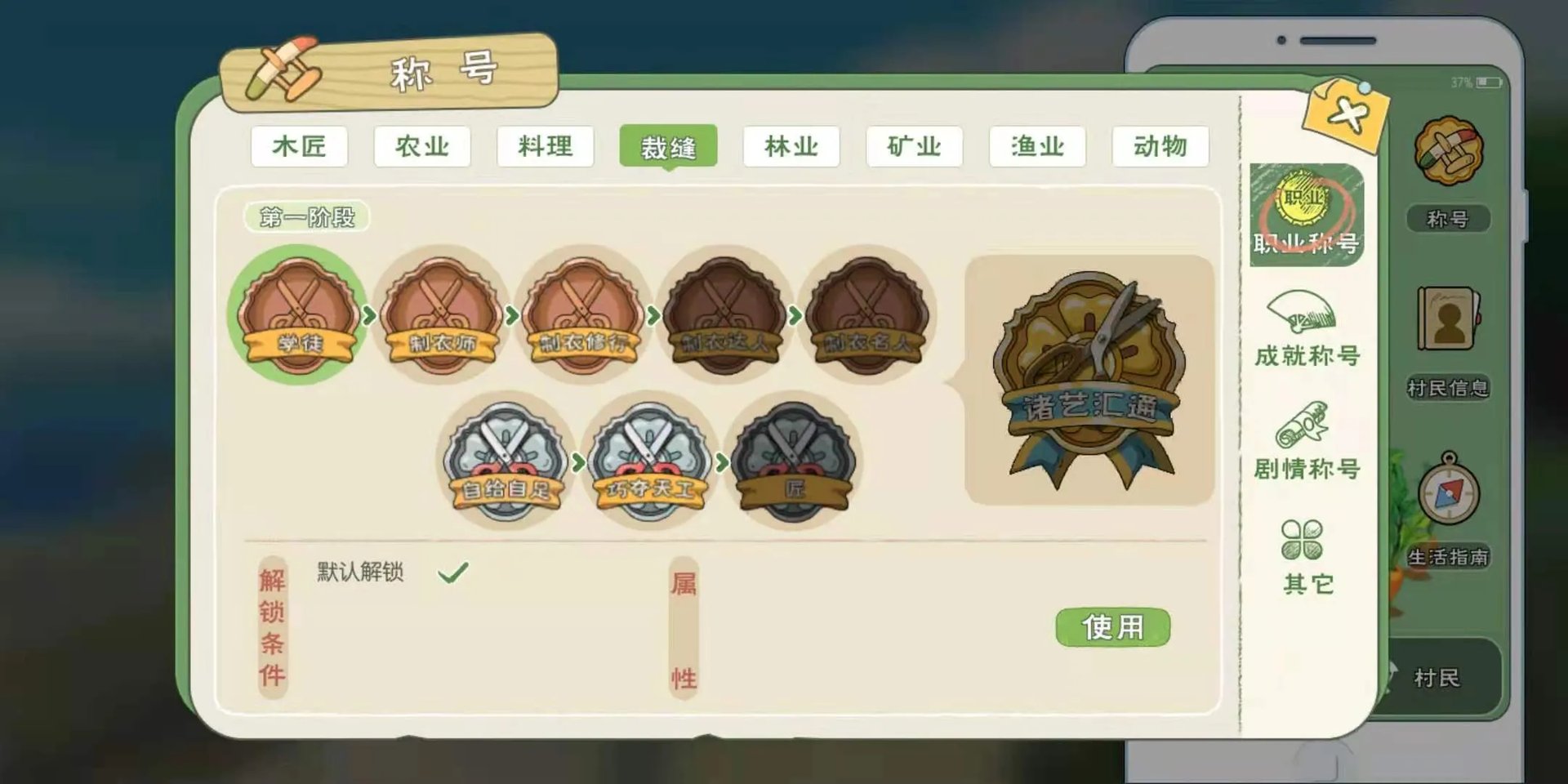Select the 成就称号 category

point(1307,335)
